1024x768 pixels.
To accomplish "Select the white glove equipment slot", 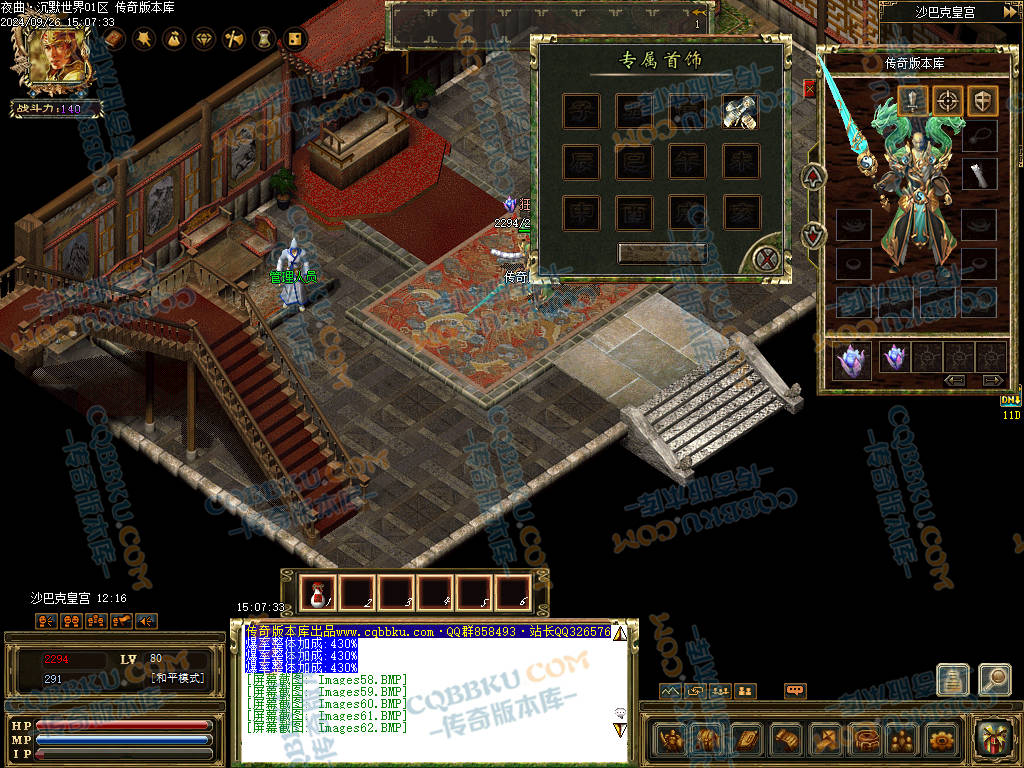I will (x=980, y=174).
